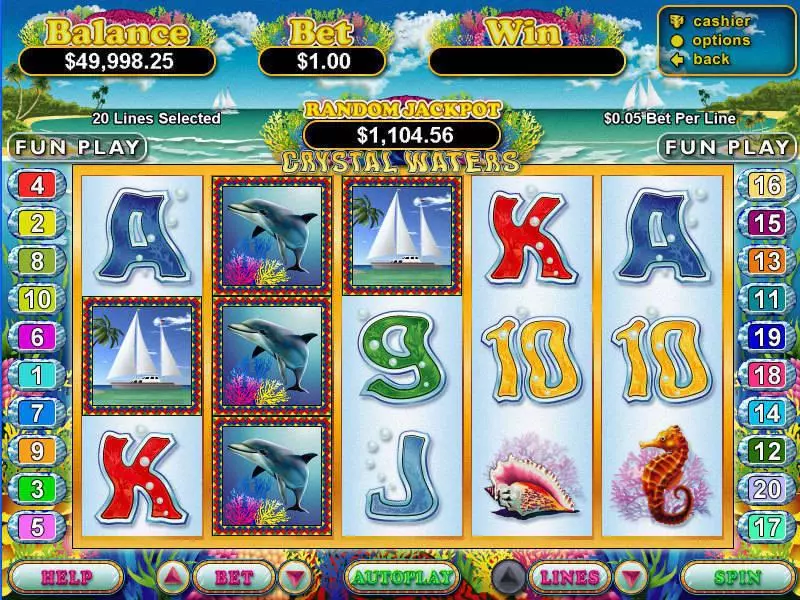This screenshot has width=800, height=600.
Task: Select payline number 1
Action: pyautogui.click(x=37, y=375)
